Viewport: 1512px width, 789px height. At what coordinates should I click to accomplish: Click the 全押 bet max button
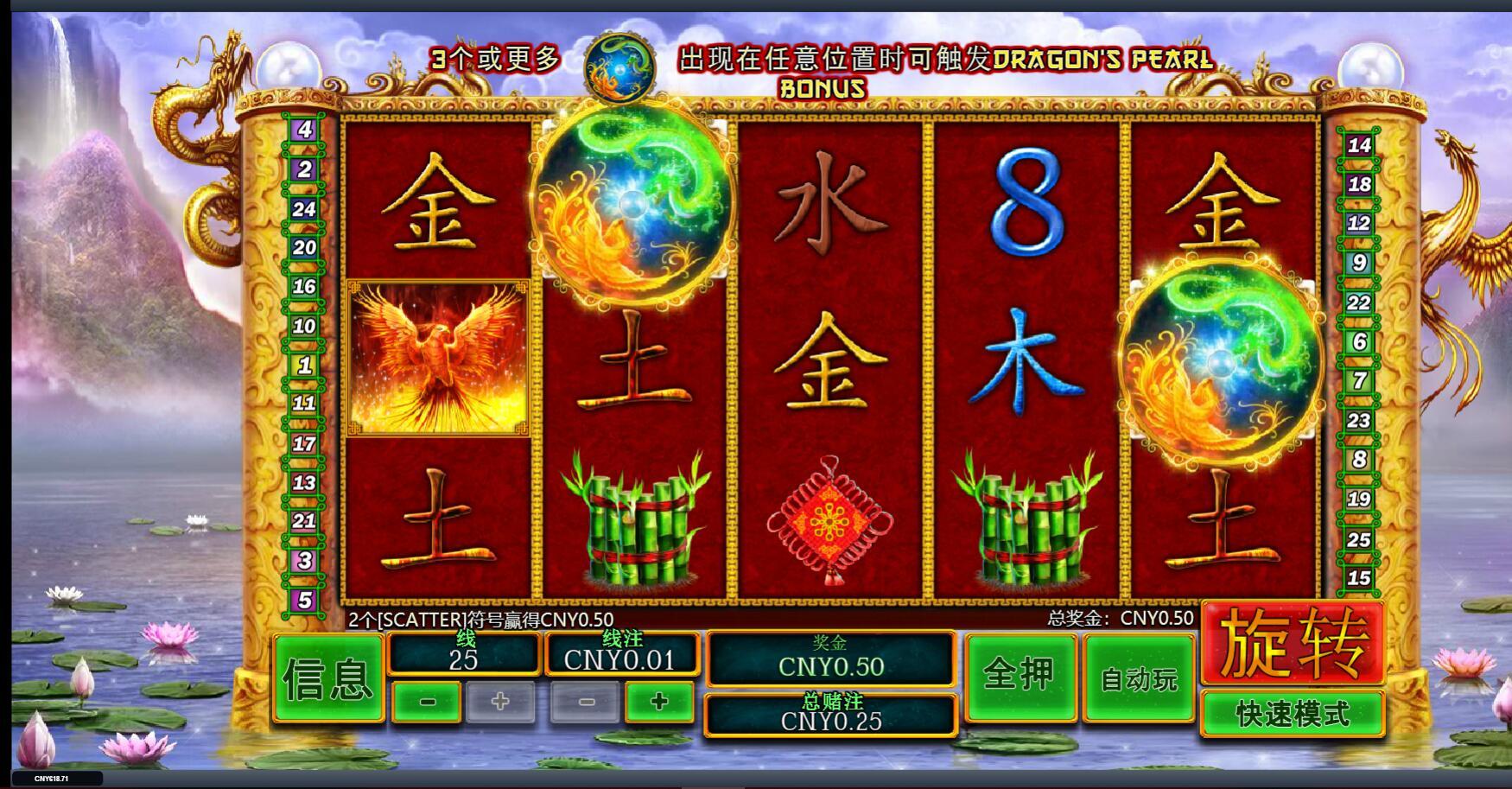(1020, 678)
